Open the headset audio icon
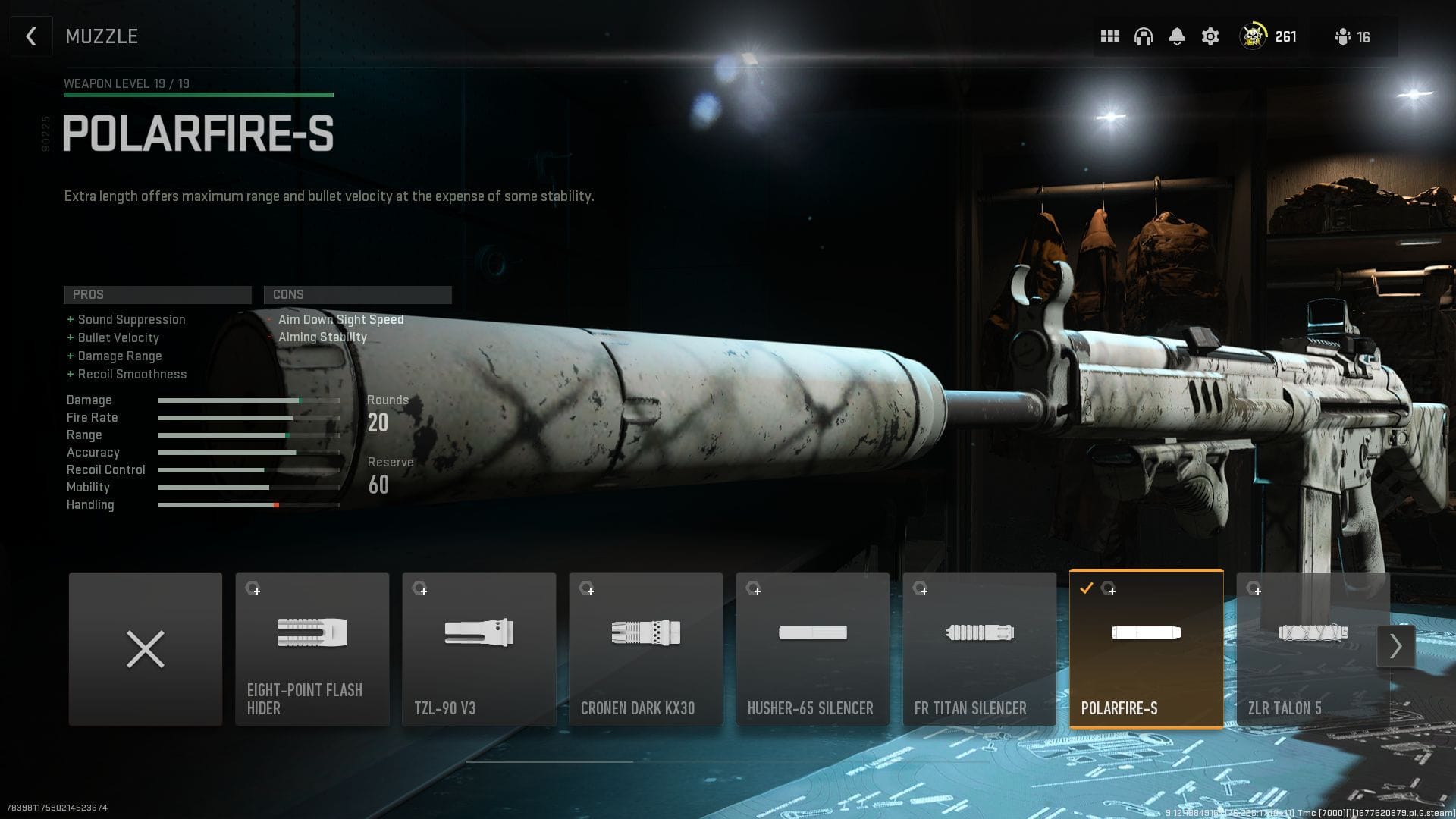This screenshot has width=1456, height=819. click(1144, 36)
